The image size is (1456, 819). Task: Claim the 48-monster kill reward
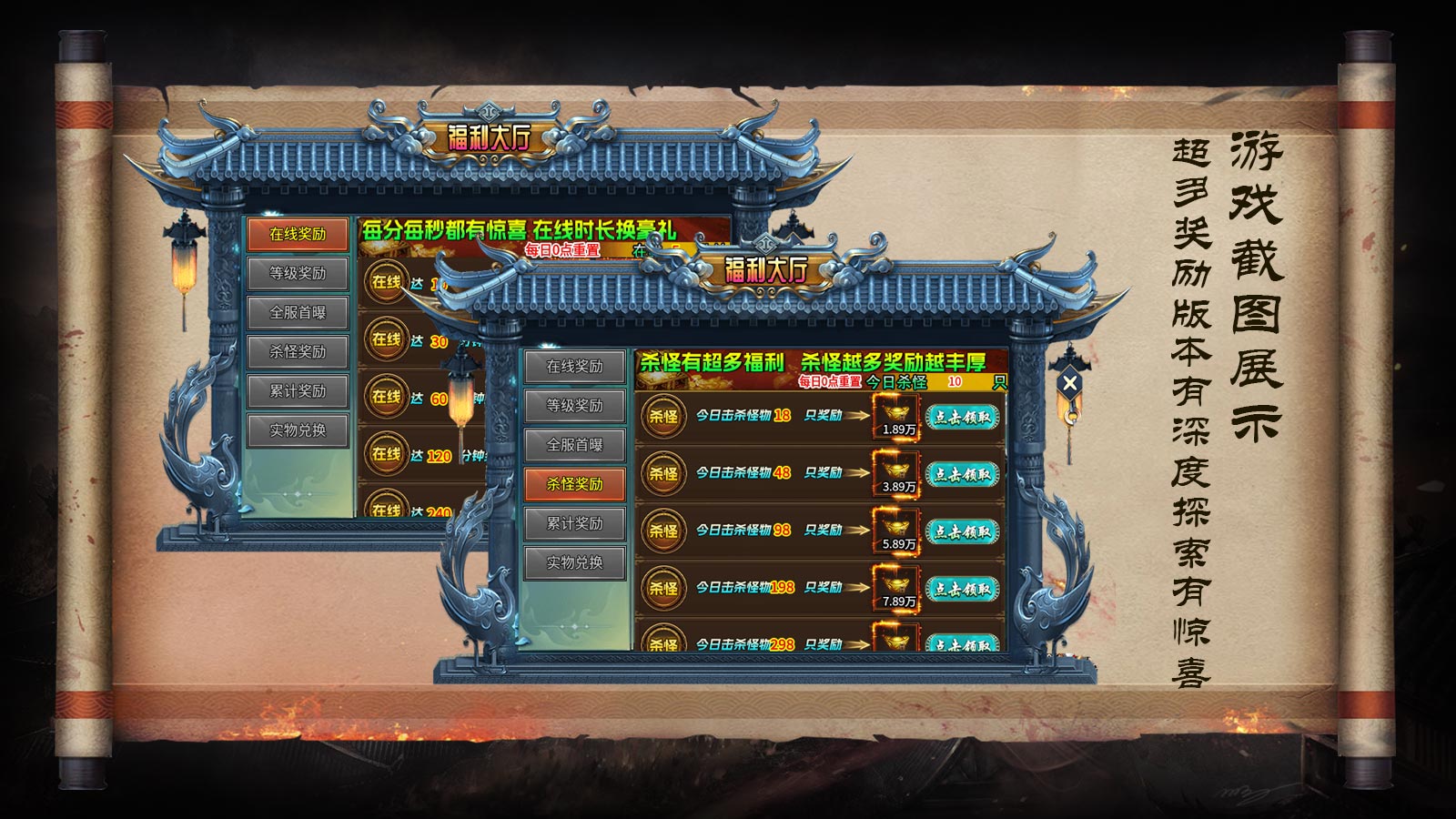962,474
